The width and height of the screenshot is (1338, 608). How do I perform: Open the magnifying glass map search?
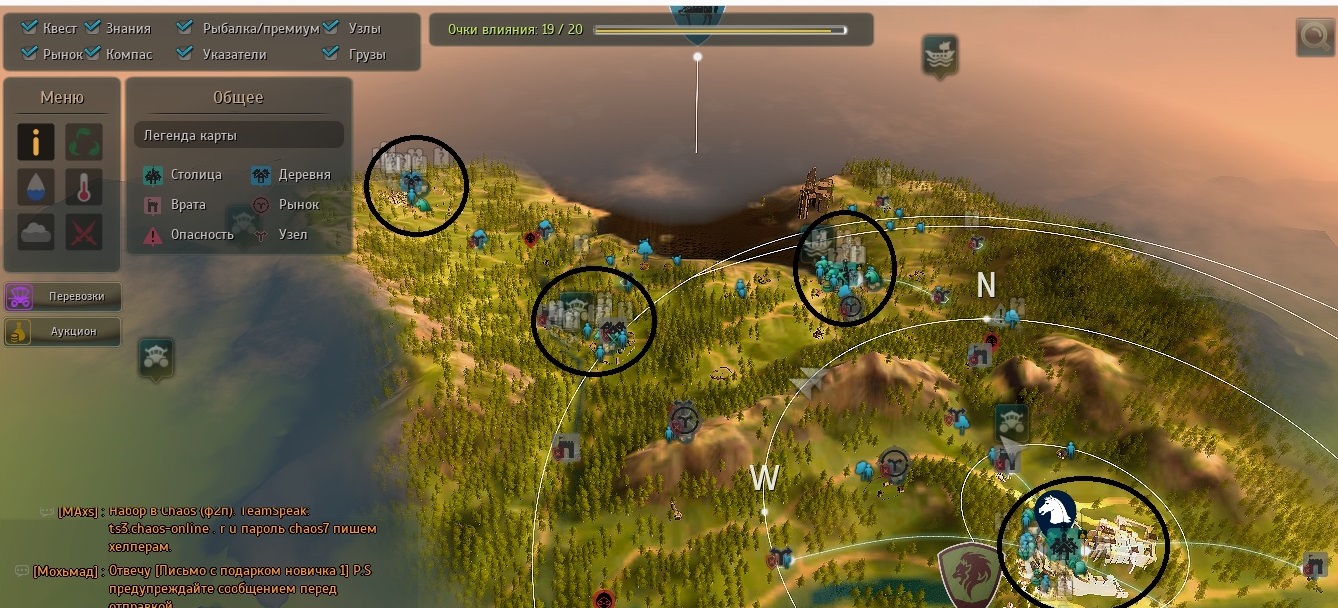1313,37
